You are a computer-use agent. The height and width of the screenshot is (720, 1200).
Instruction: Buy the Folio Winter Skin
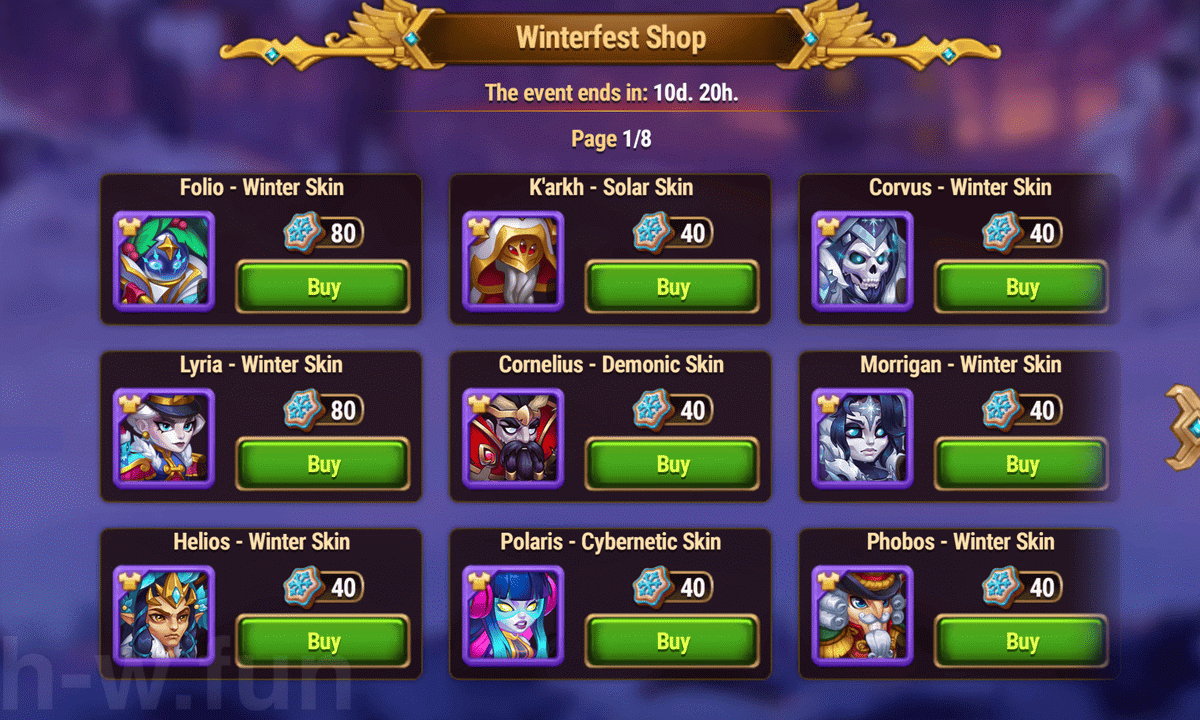[323, 287]
